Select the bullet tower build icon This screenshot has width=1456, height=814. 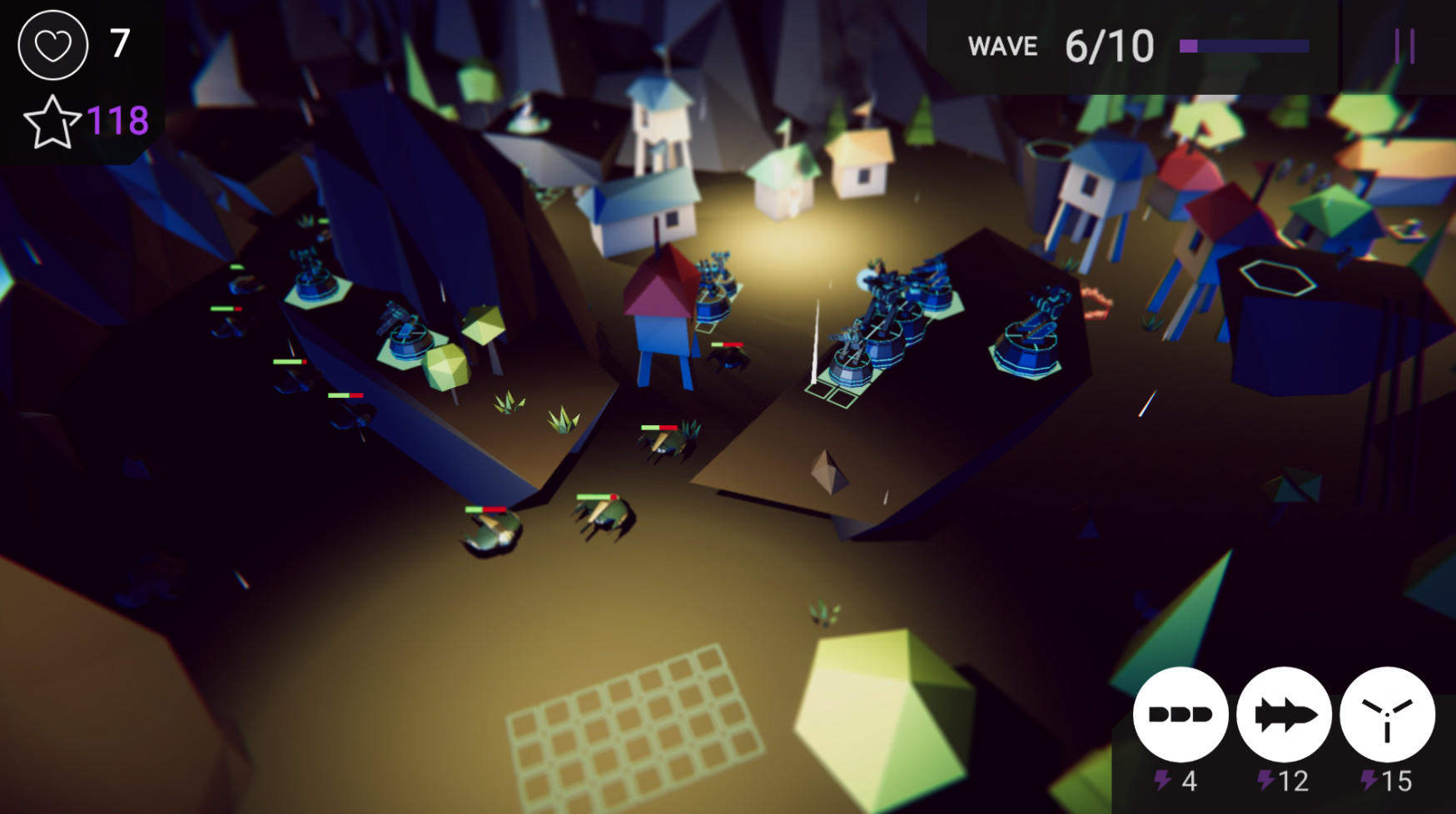(1181, 714)
